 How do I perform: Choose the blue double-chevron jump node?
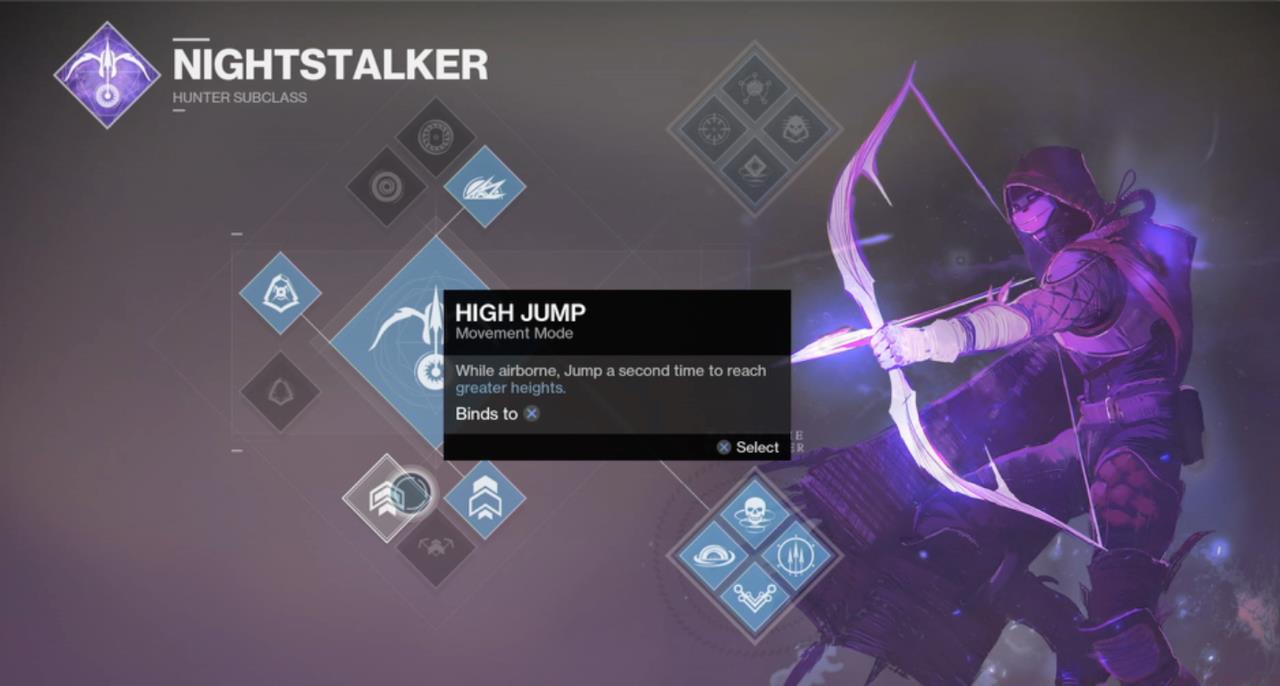(x=485, y=499)
